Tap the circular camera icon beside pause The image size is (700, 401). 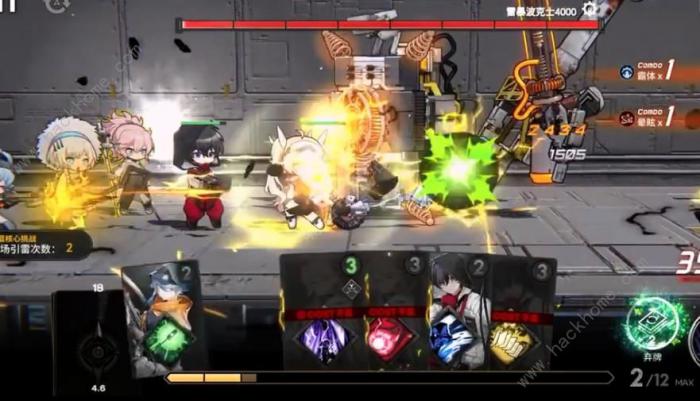(57, 5)
